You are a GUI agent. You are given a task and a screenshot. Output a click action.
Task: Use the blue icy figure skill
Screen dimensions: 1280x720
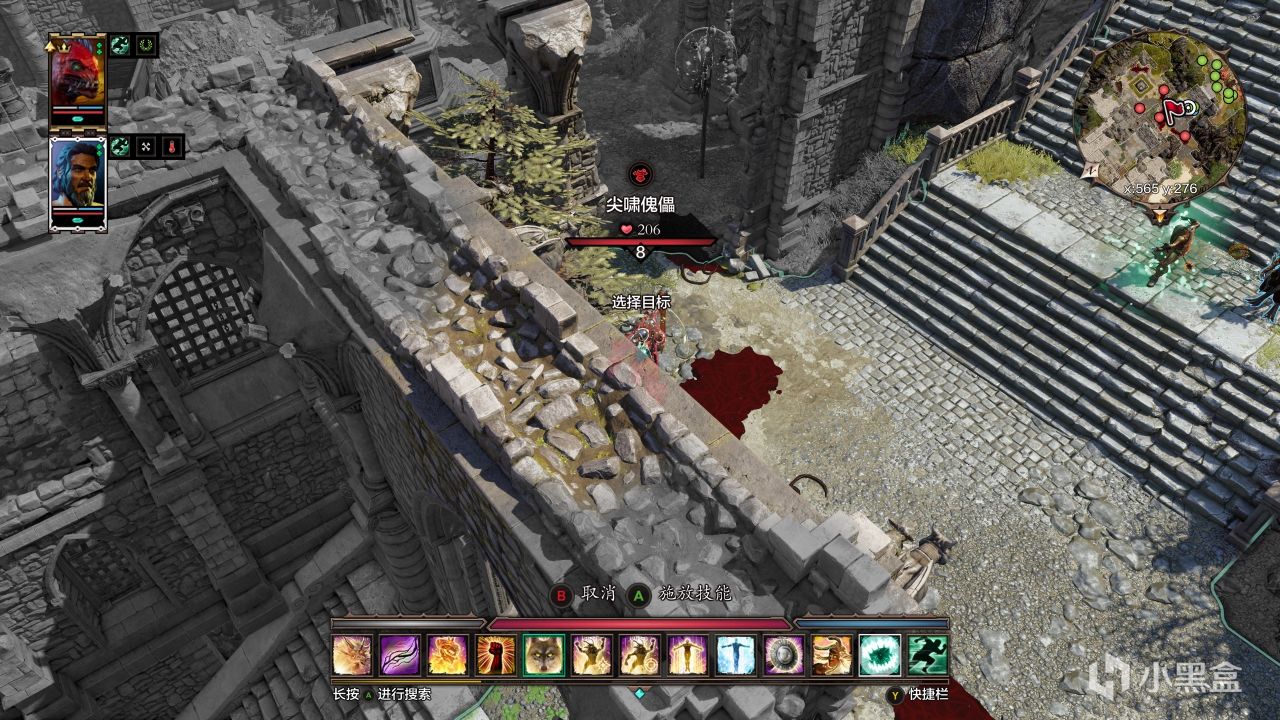point(736,655)
